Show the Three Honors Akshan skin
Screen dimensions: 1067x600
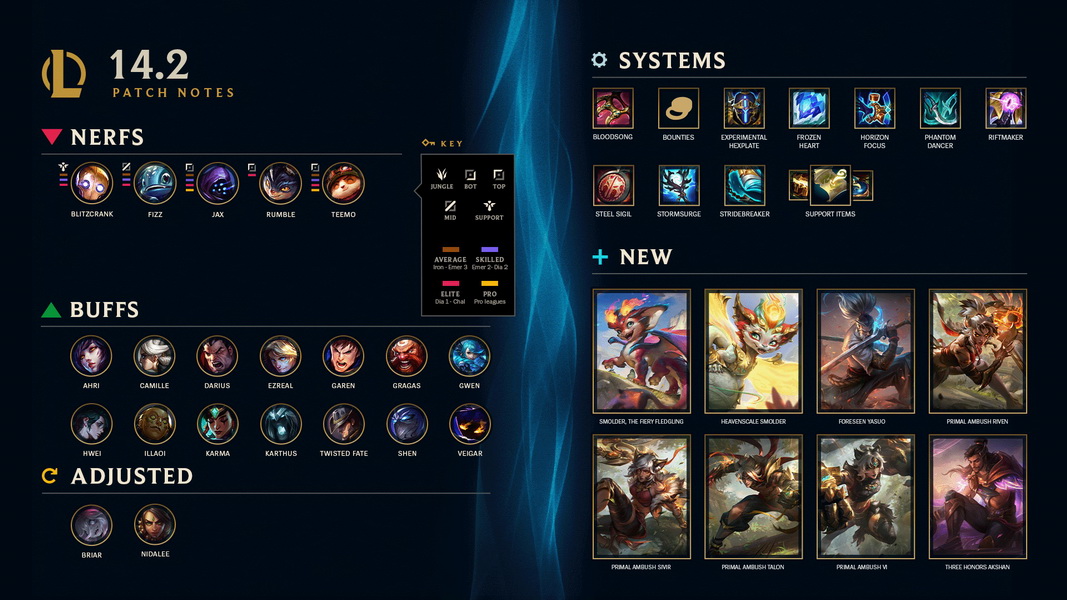[x=977, y=497]
